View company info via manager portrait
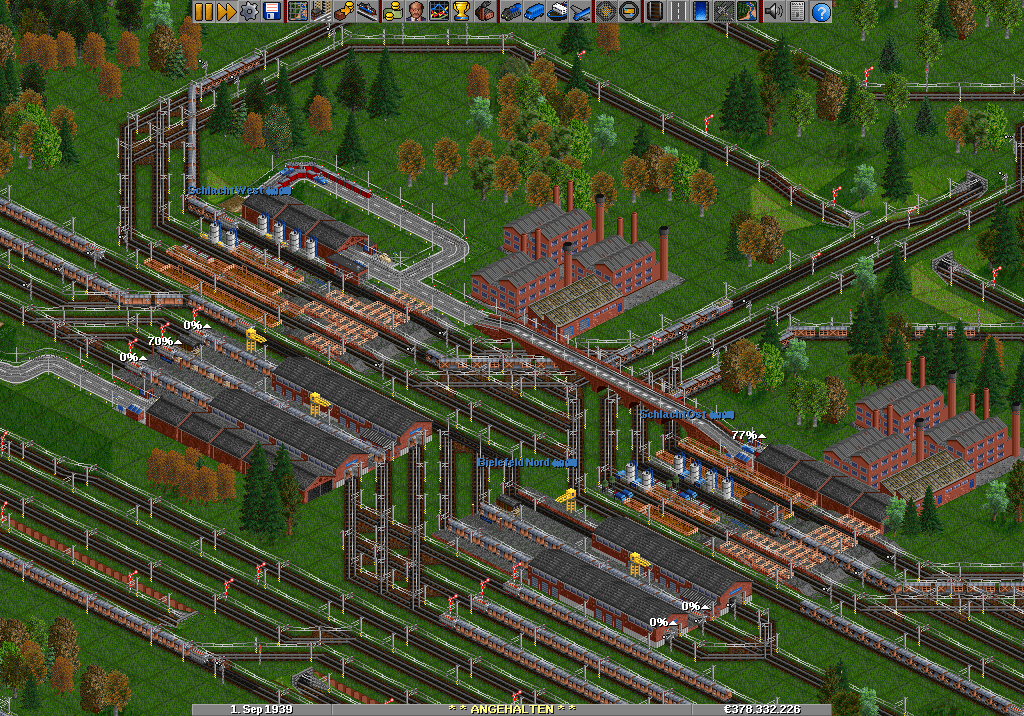This screenshot has height=716, width=1024. [415, 11]
